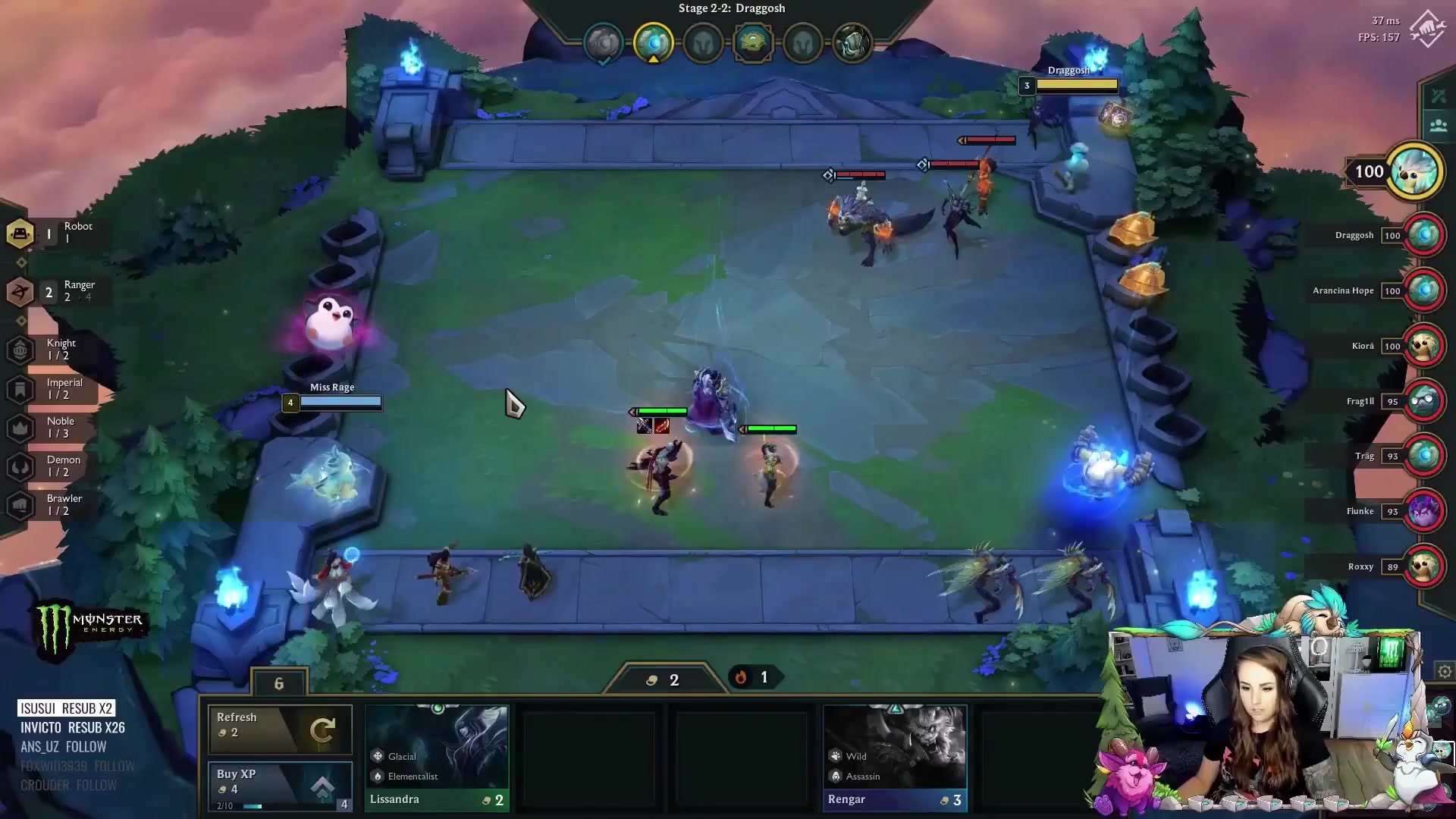Purchase the Rengar shop card
This screenshot has height=819, width=1456.
click(x=895, y=758)
